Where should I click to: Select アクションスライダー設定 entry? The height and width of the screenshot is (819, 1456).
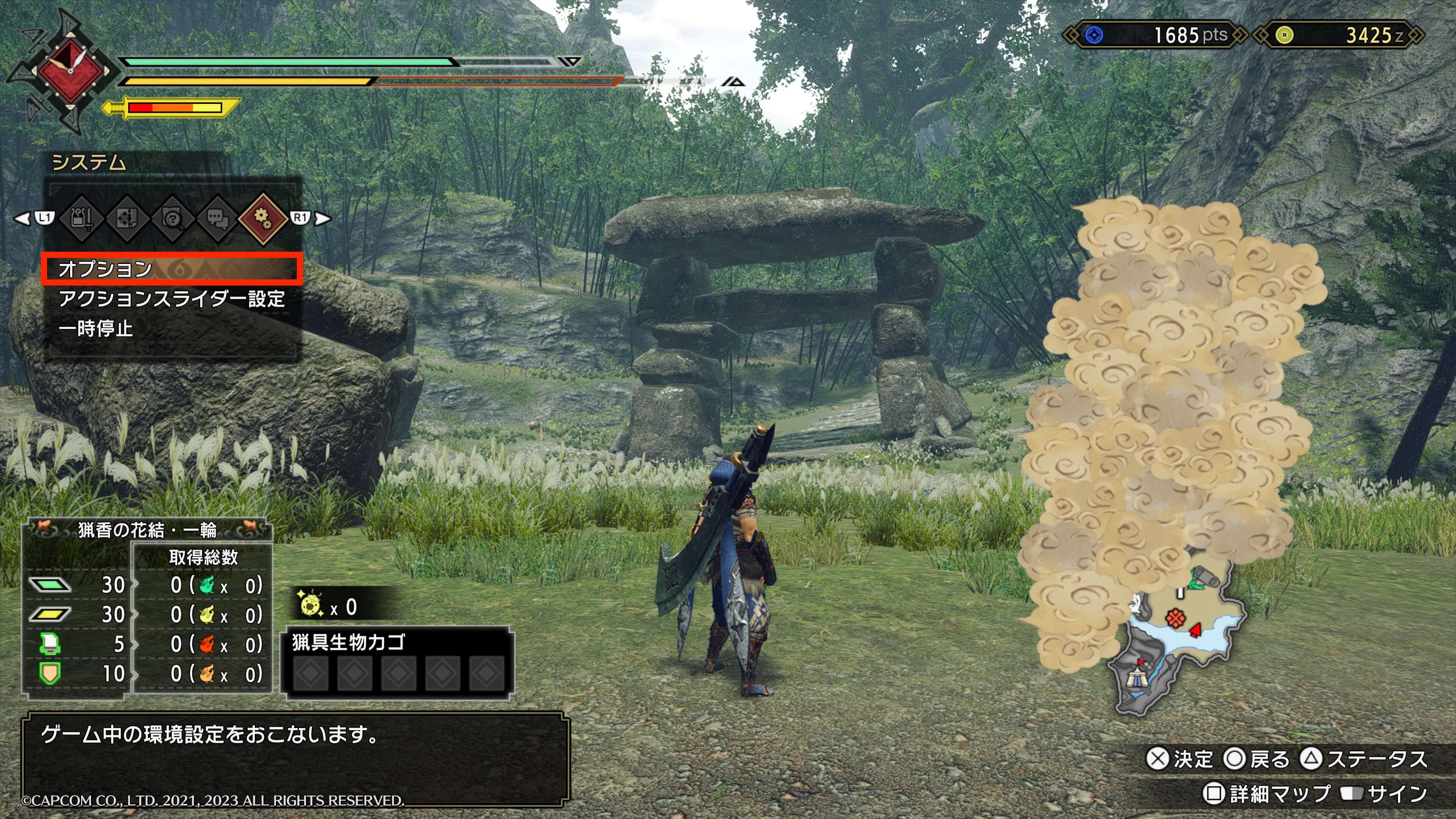pos(171,298)
